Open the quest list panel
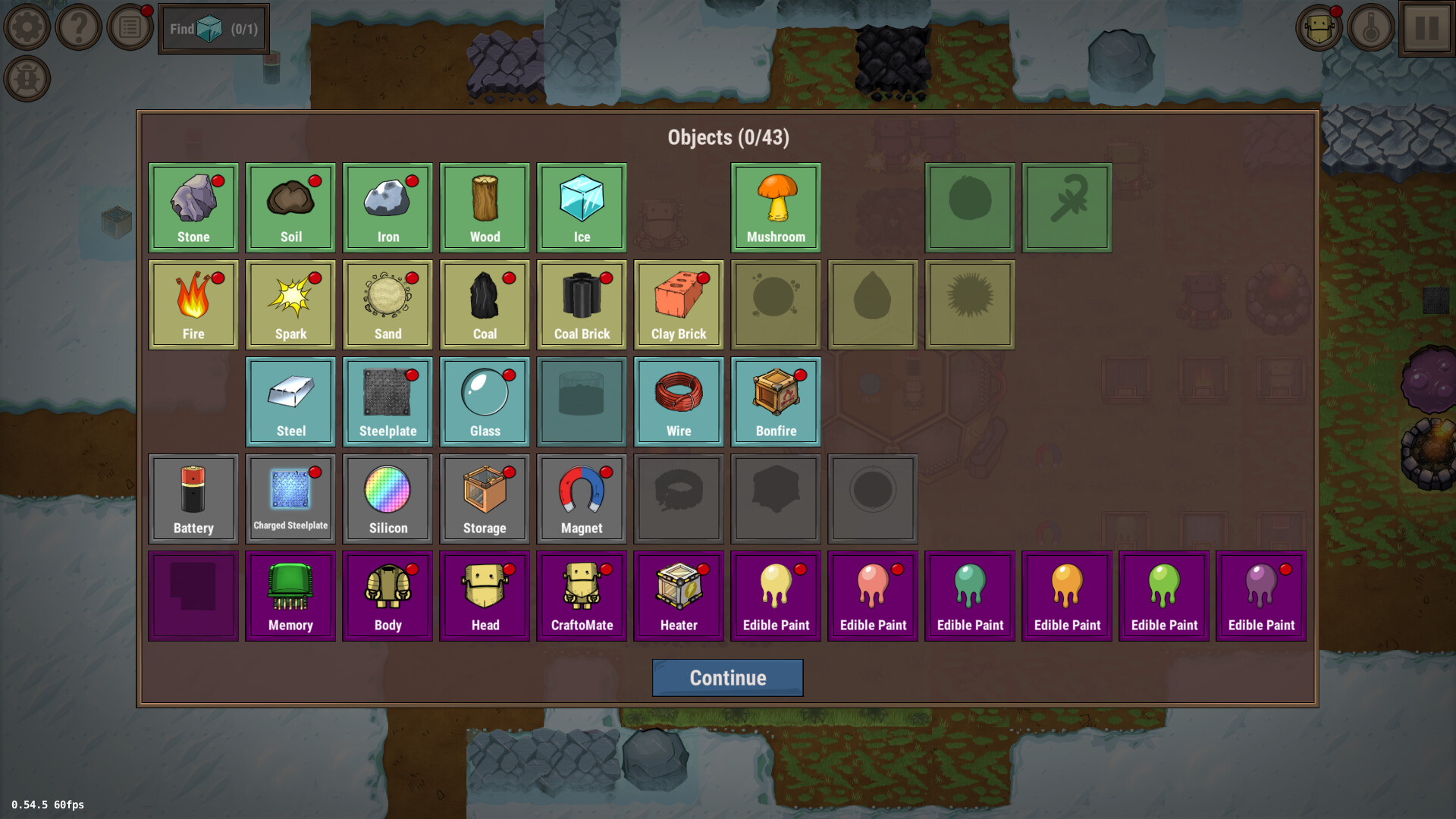Viewport: 1456px width, 819px height. tap(129, 27)
